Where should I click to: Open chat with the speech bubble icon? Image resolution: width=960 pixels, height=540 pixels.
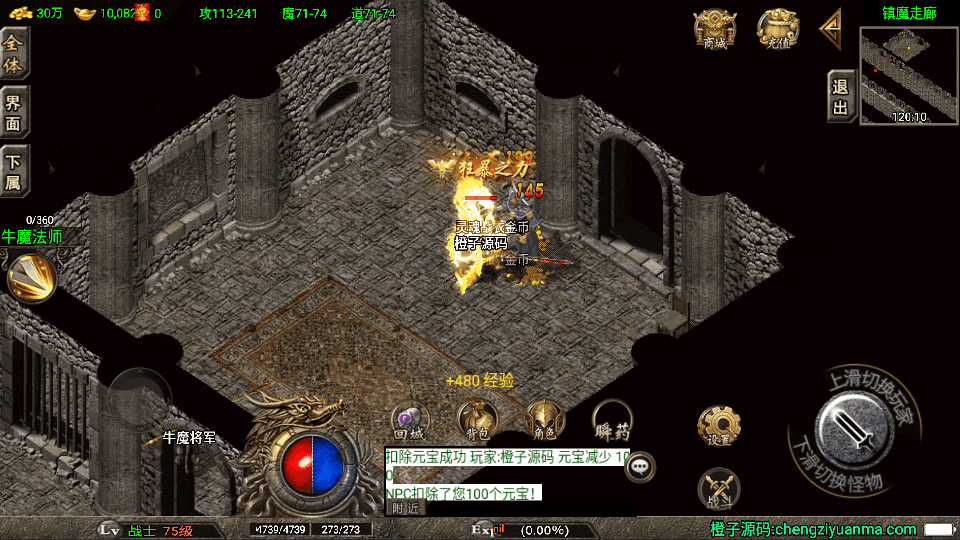pos(639,465)
